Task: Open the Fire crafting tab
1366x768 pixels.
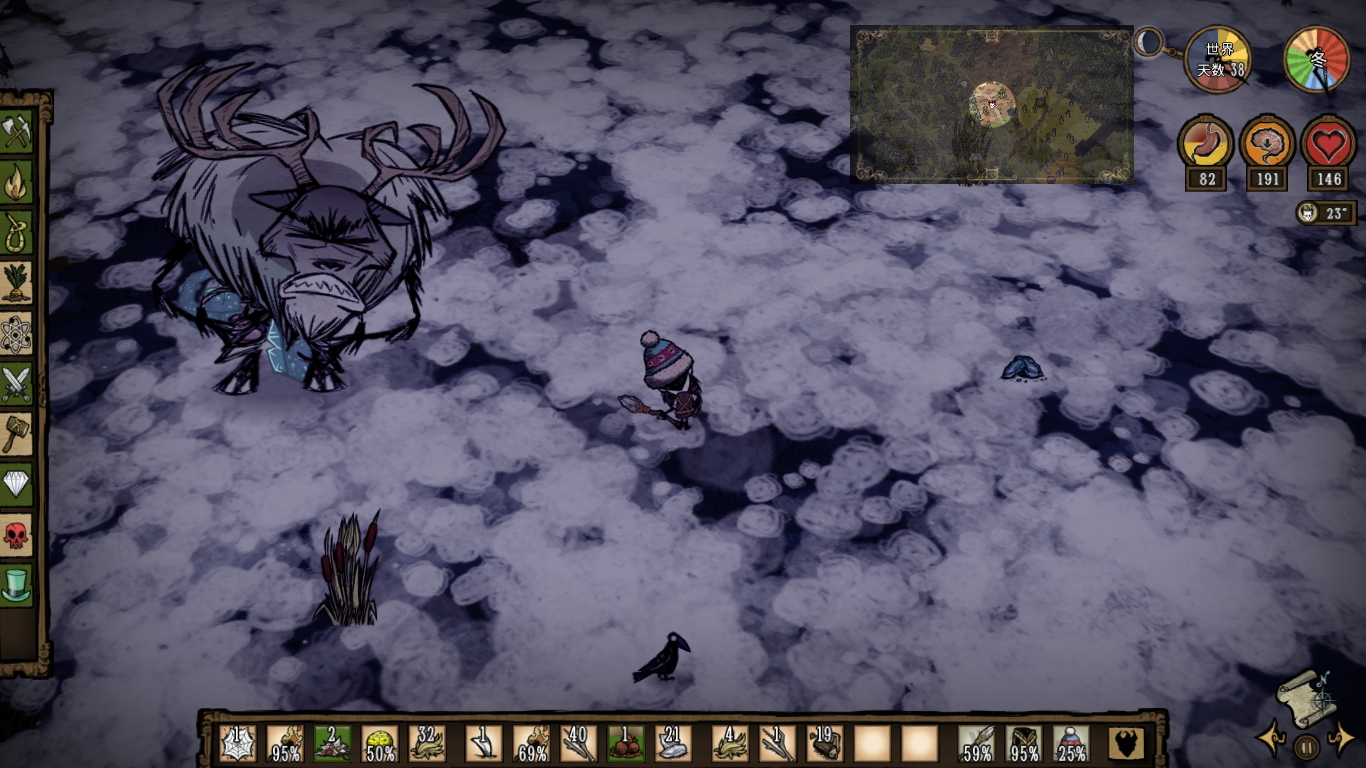Action: click(17, 183)
